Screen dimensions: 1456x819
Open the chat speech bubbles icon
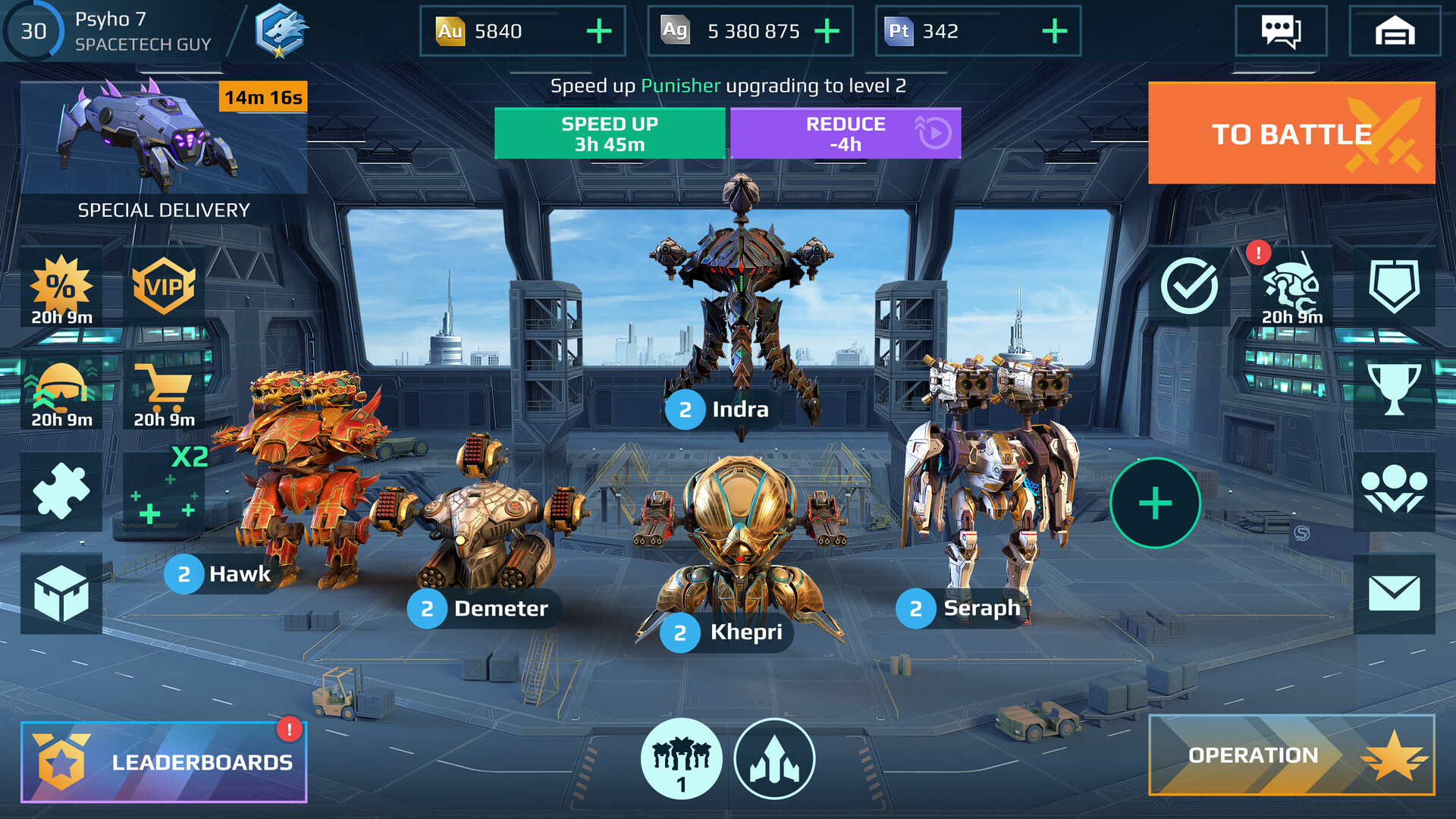[x=1280, y=31]
